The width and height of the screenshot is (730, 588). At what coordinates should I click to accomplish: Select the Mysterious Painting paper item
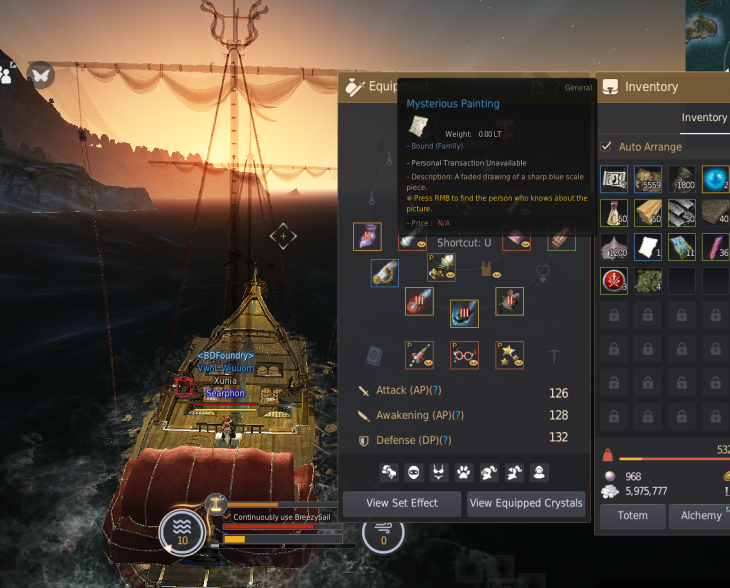(648, 246)
